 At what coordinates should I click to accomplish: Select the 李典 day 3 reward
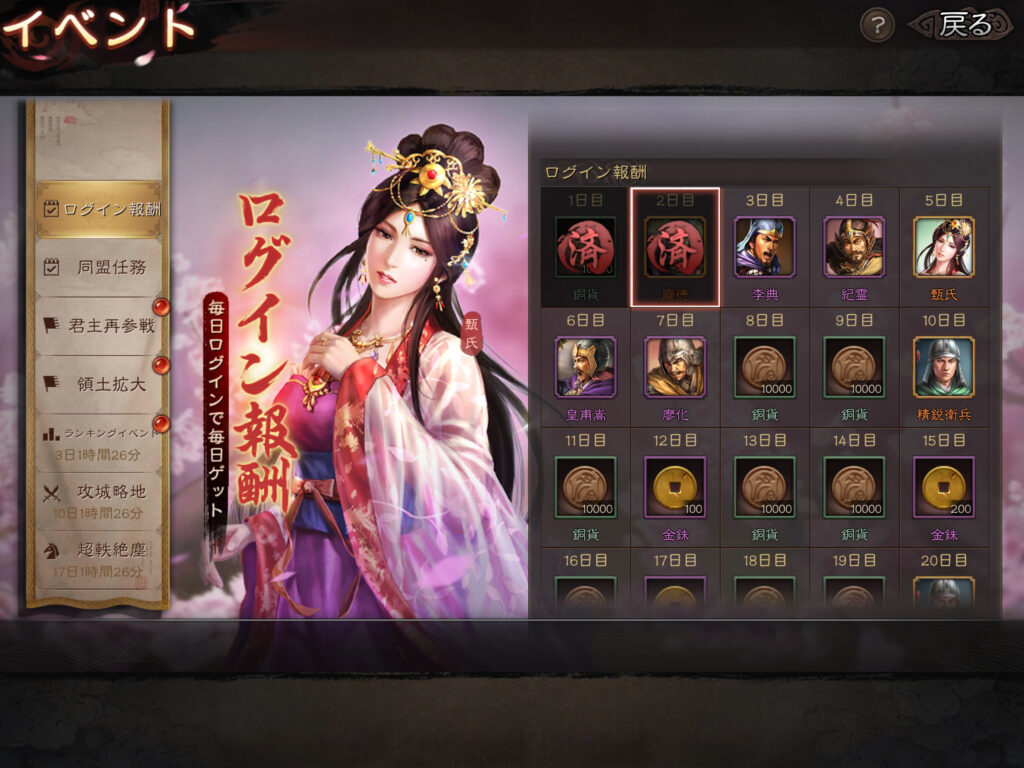point(765,247)
